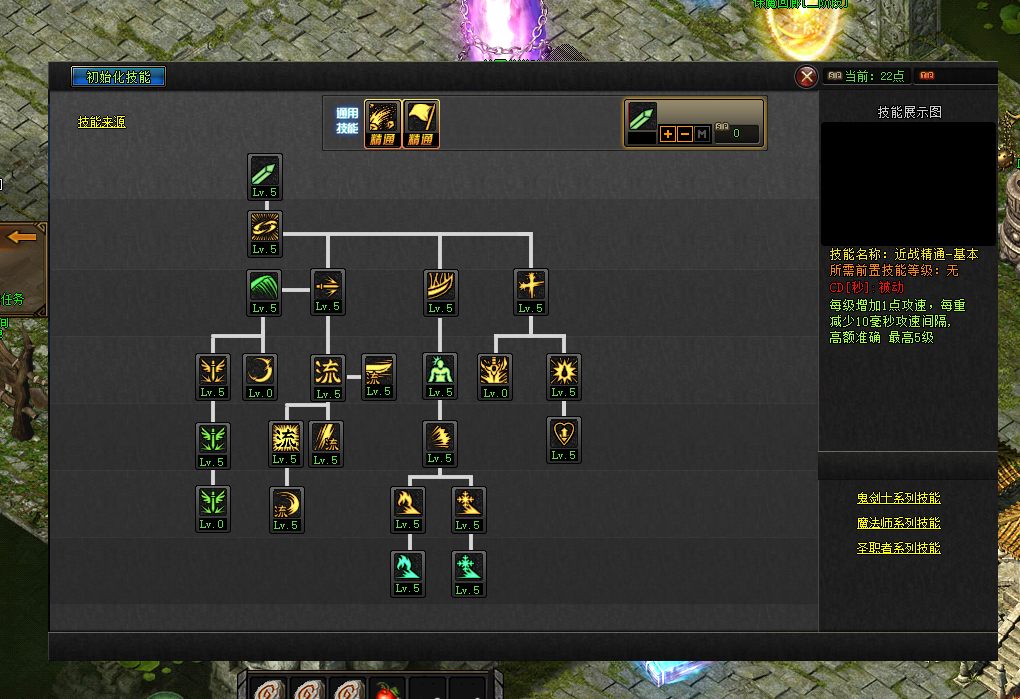Click the 初始化技能 reset skills button
The height and width of the screenshot is (699, 1020).
tap(118, 77)
